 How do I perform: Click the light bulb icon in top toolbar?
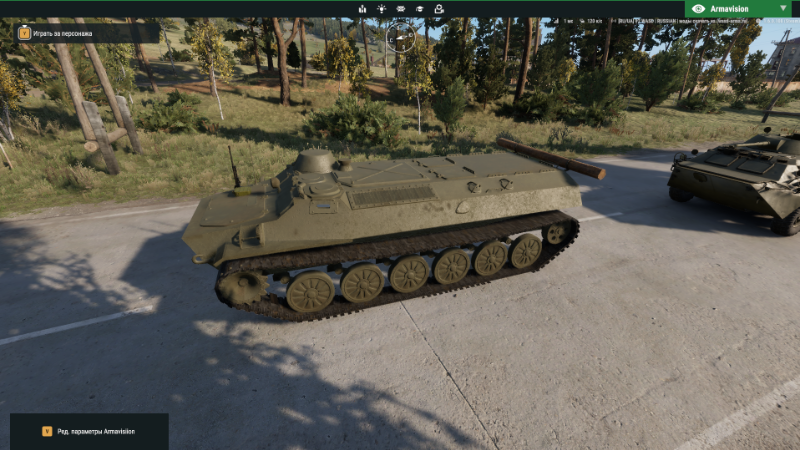tap(381, 9)
